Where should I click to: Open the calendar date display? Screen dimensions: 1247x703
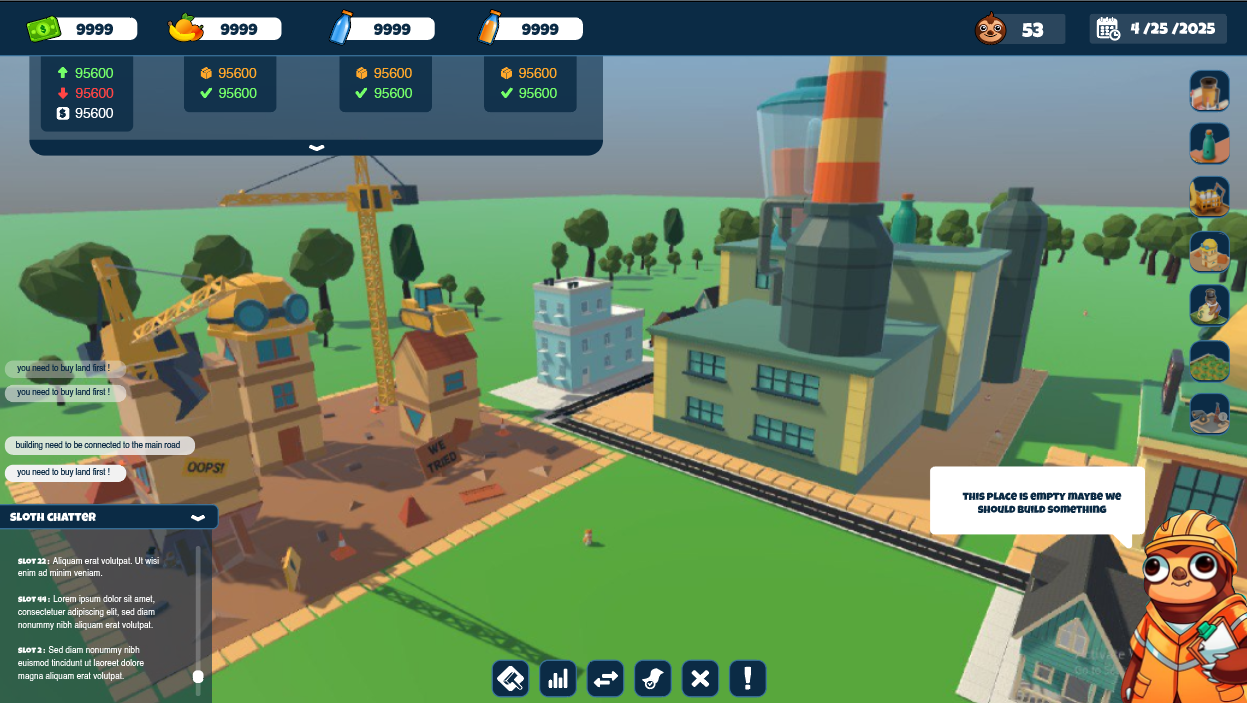1158,29
